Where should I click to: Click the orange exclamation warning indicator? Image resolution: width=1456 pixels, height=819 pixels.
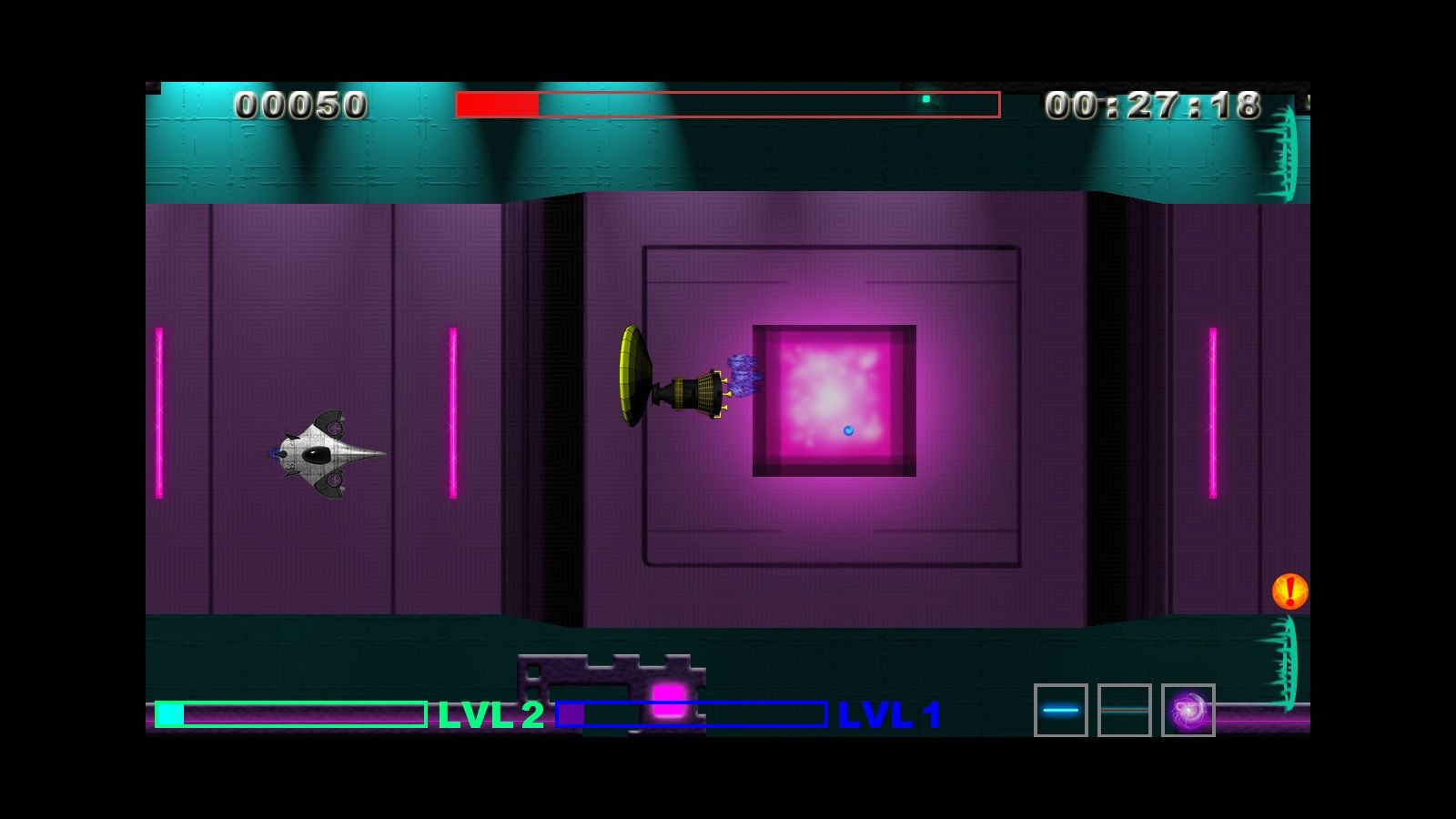[x=1290, y=591]
